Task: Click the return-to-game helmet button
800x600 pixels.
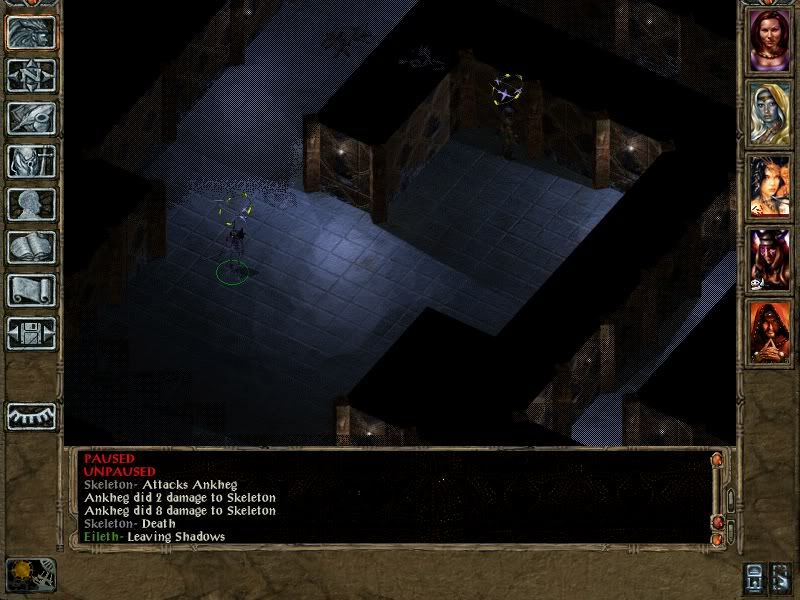Action: tap(31, 33)
